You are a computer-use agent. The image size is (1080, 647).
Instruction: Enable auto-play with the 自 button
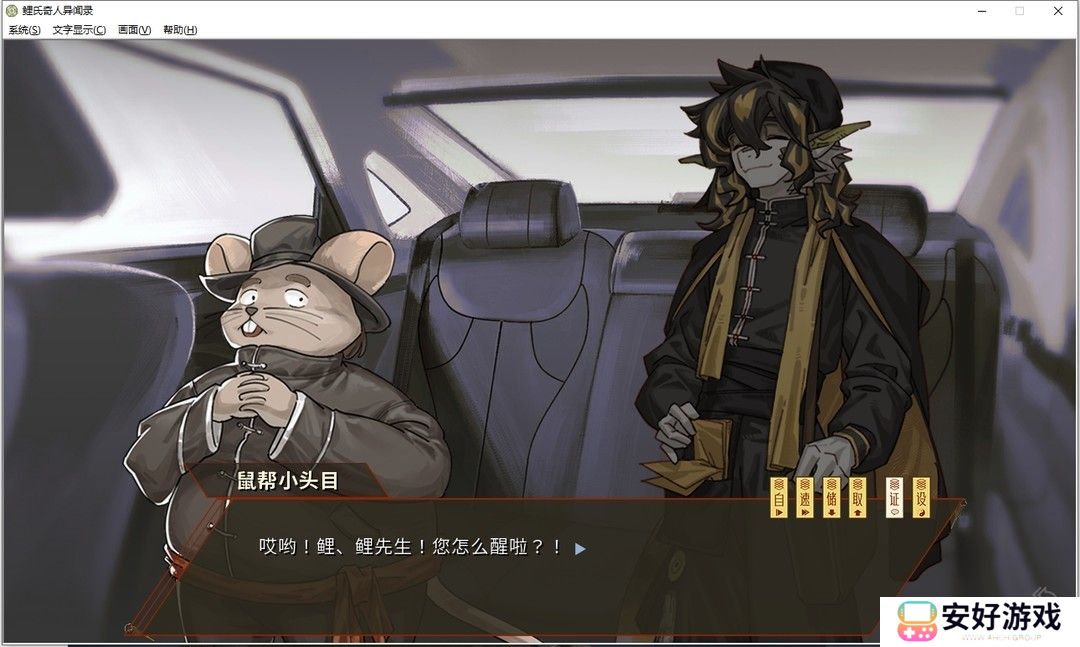pos(780,497)
